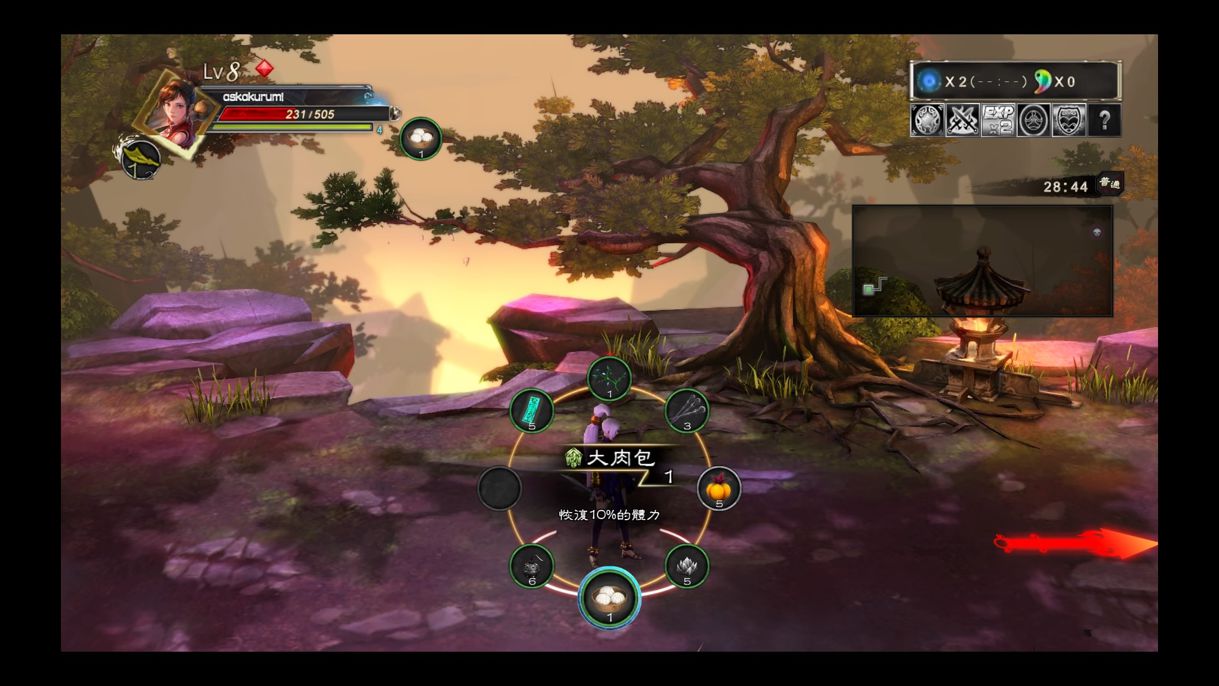Image resolution: width=1219 pixels, height=686 pixels.
Task: Click the askakurumi character portrait
Action: pyautogui.click(x=177, y=110)
